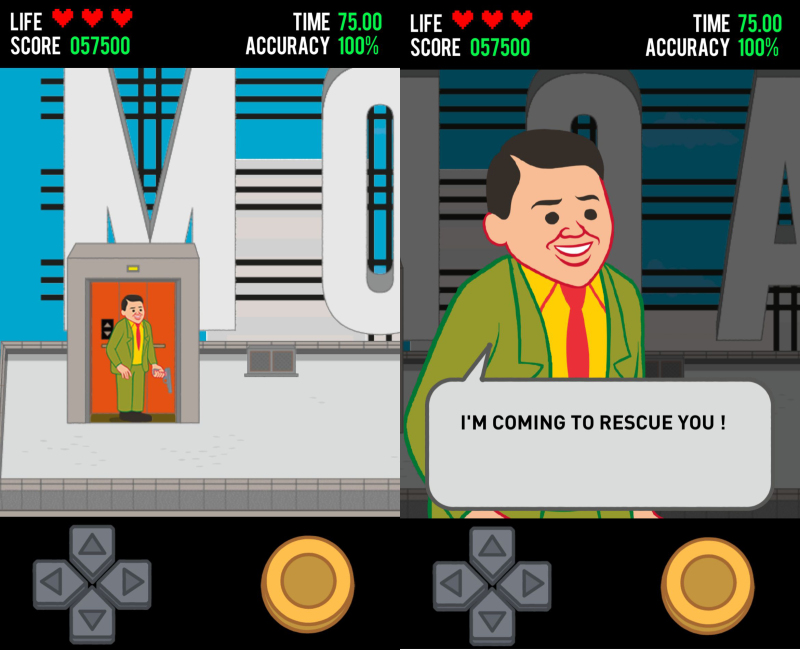This screenshot has height=650, width=800.
Task: Tap the left arrow on the dialogue scene's D-pad
Action: (452, 583)
